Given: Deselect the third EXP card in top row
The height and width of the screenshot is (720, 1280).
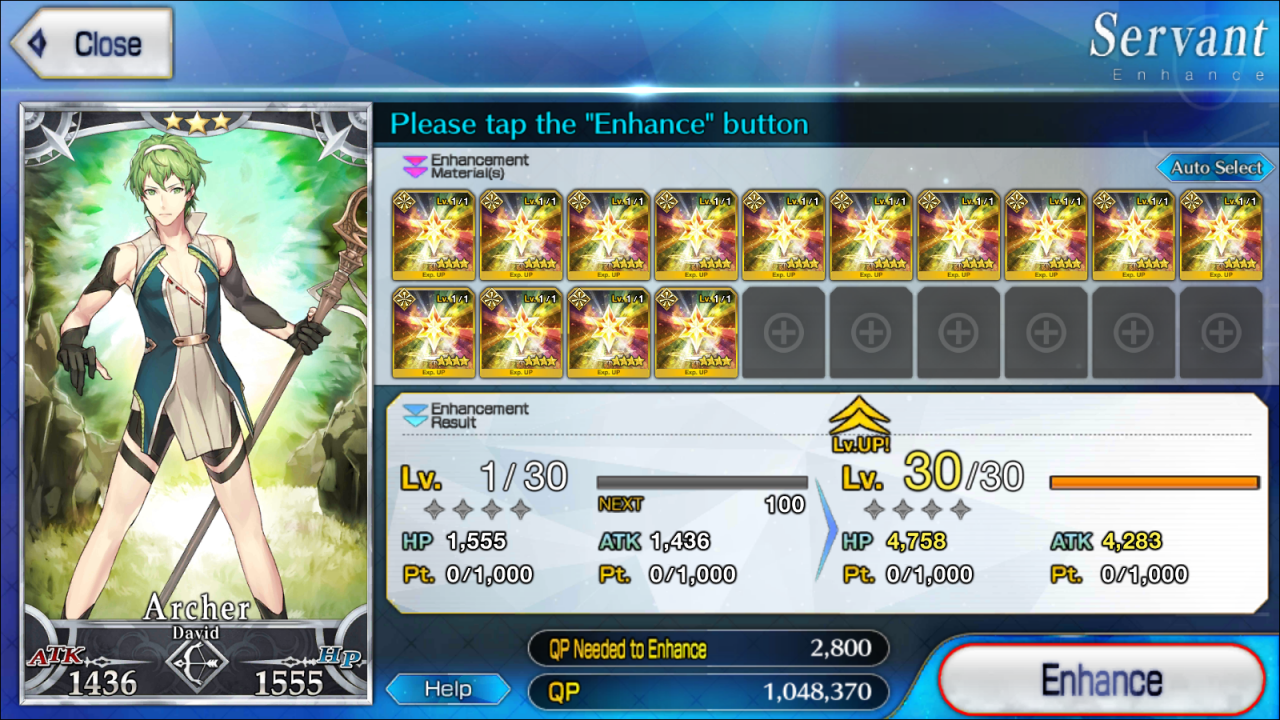Looking at the screenshot, I should (609, 235).
